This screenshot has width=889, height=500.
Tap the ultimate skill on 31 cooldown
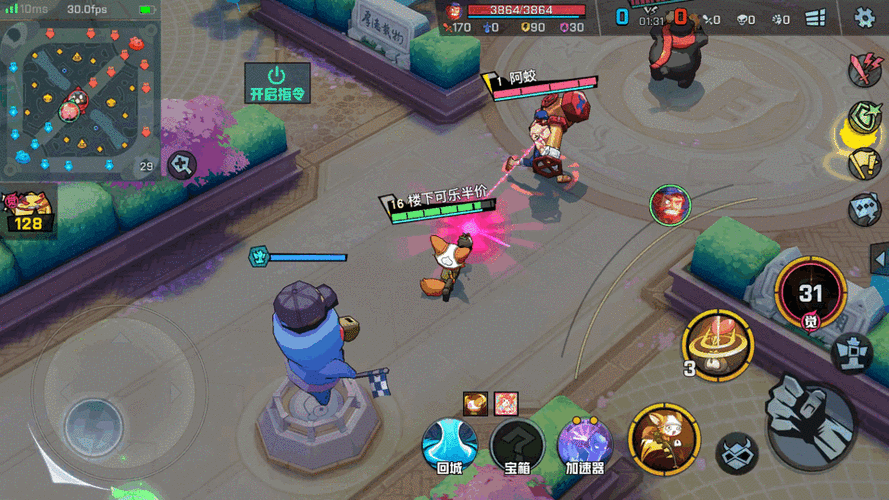pyautogui.click(x=809, y=292)
